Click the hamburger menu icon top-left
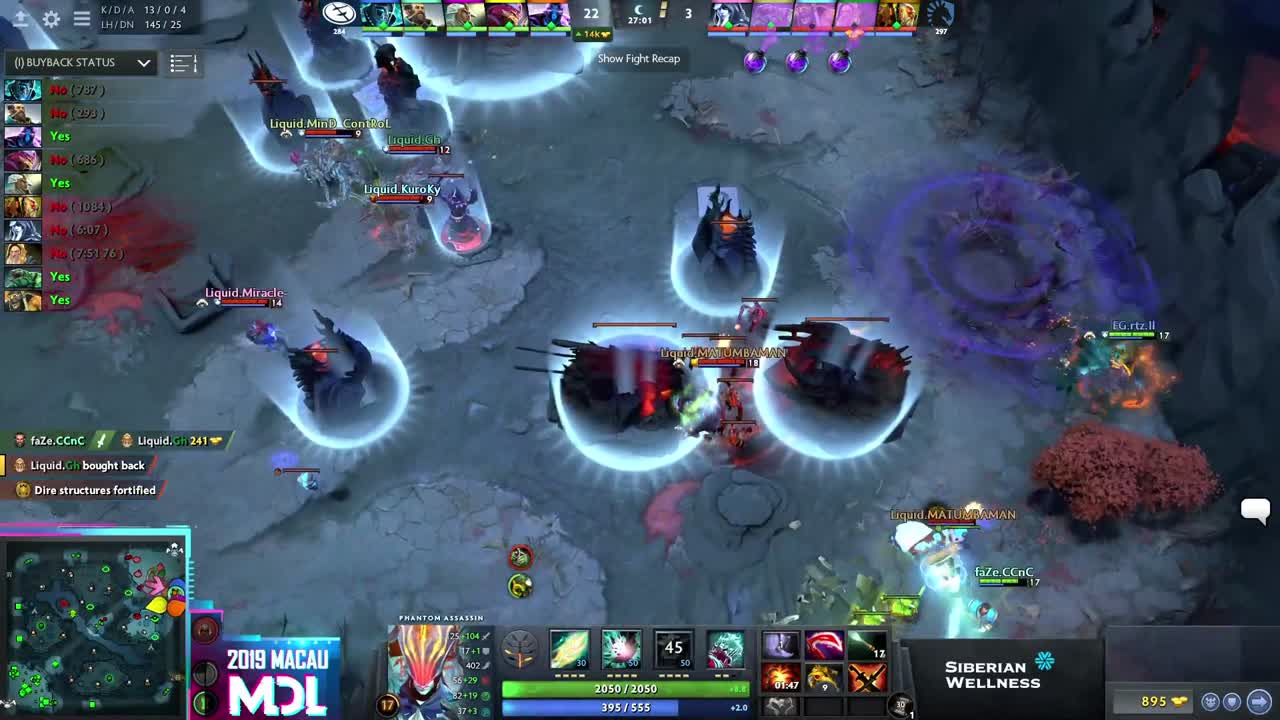Viewport: 1280px width, 720px height. [81, 18]
